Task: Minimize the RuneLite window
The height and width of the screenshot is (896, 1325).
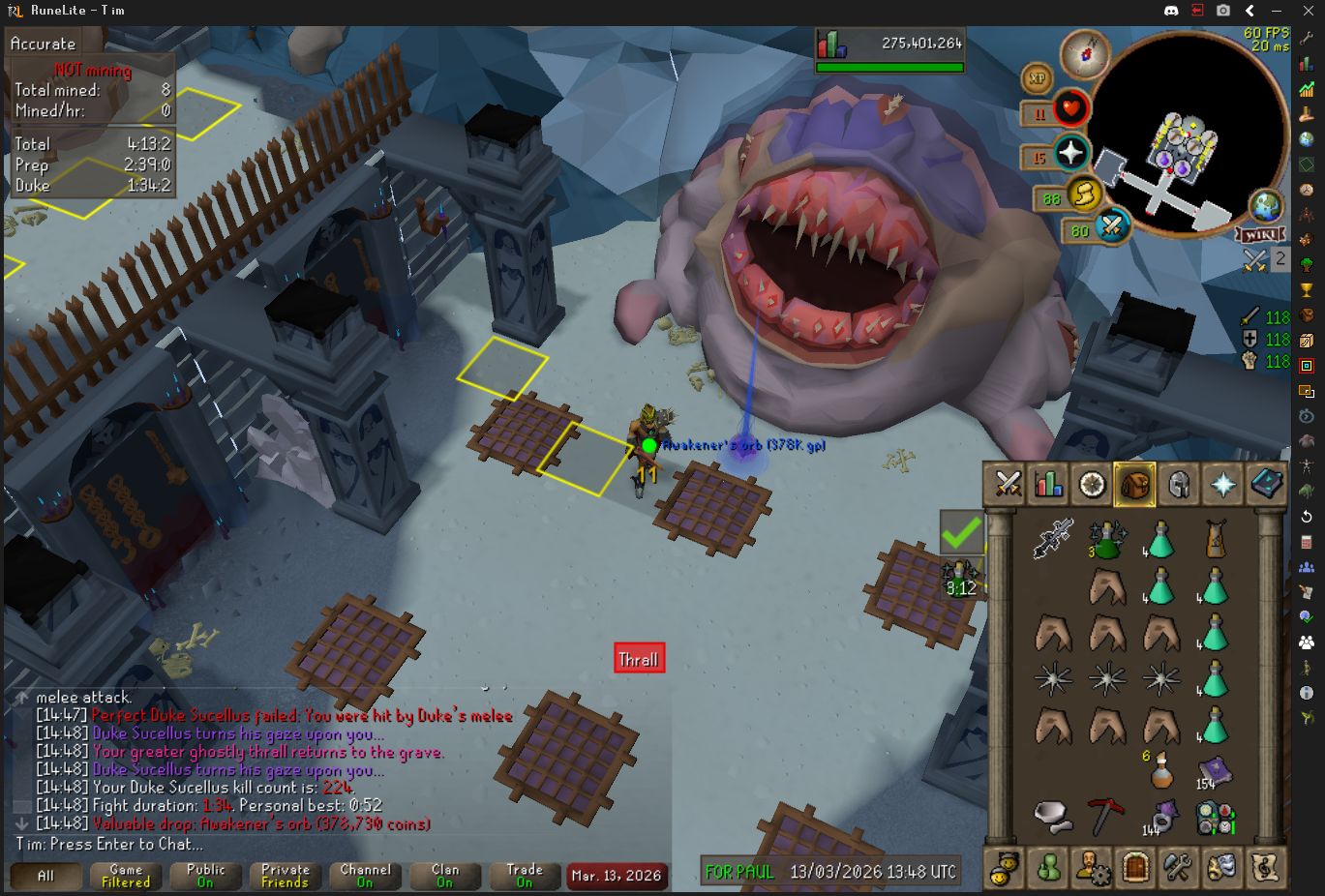Action: (1277, 11)
